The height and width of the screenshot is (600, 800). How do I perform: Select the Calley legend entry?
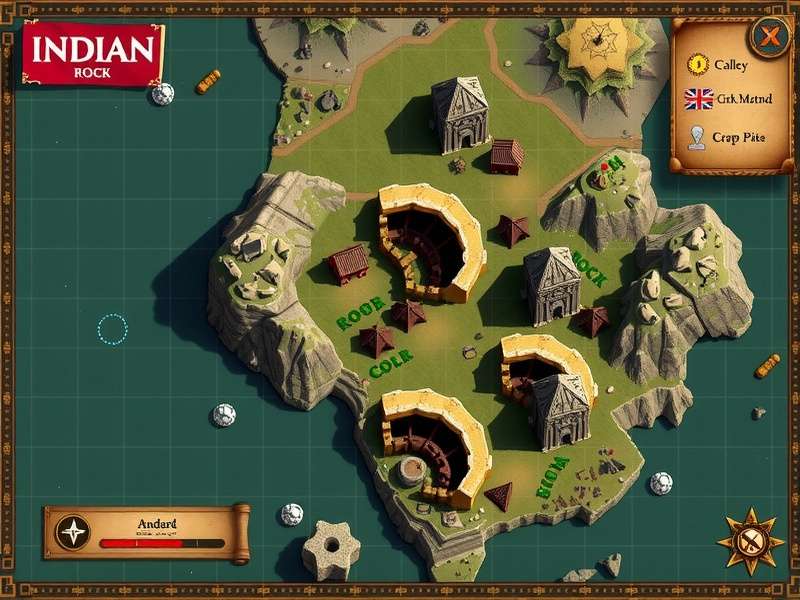tap(720, 65)
